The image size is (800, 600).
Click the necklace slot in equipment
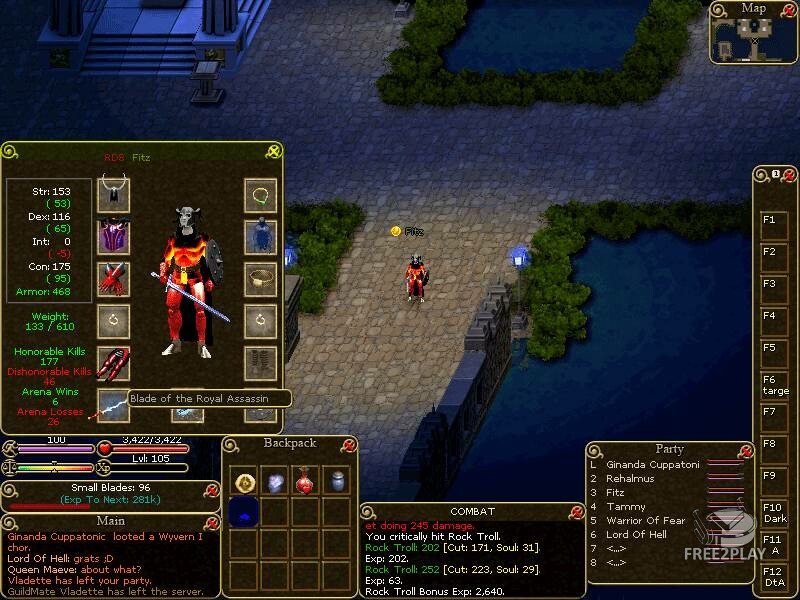[260, 194]
